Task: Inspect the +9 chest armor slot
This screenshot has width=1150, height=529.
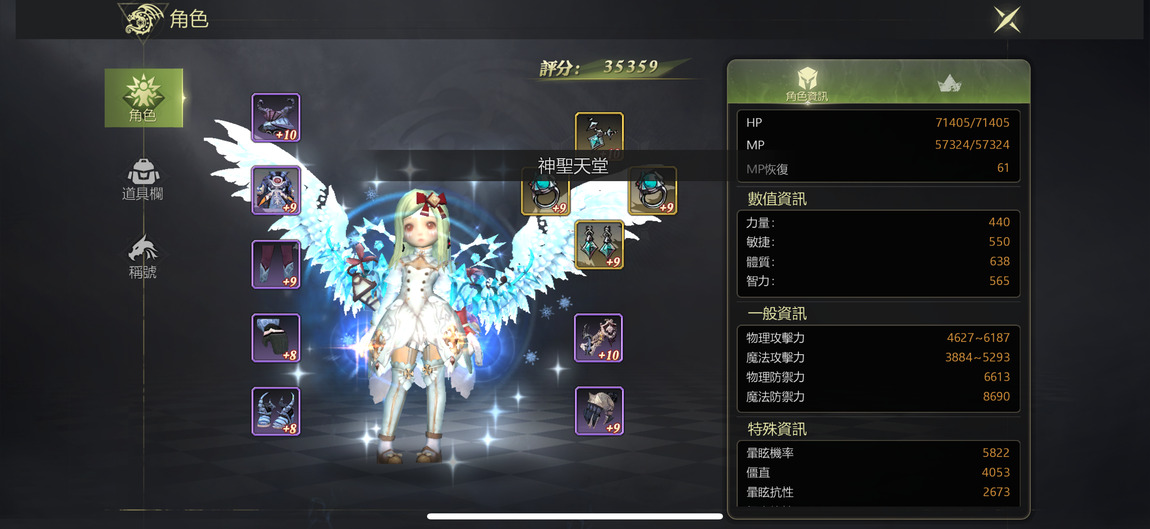Action: 276,191
